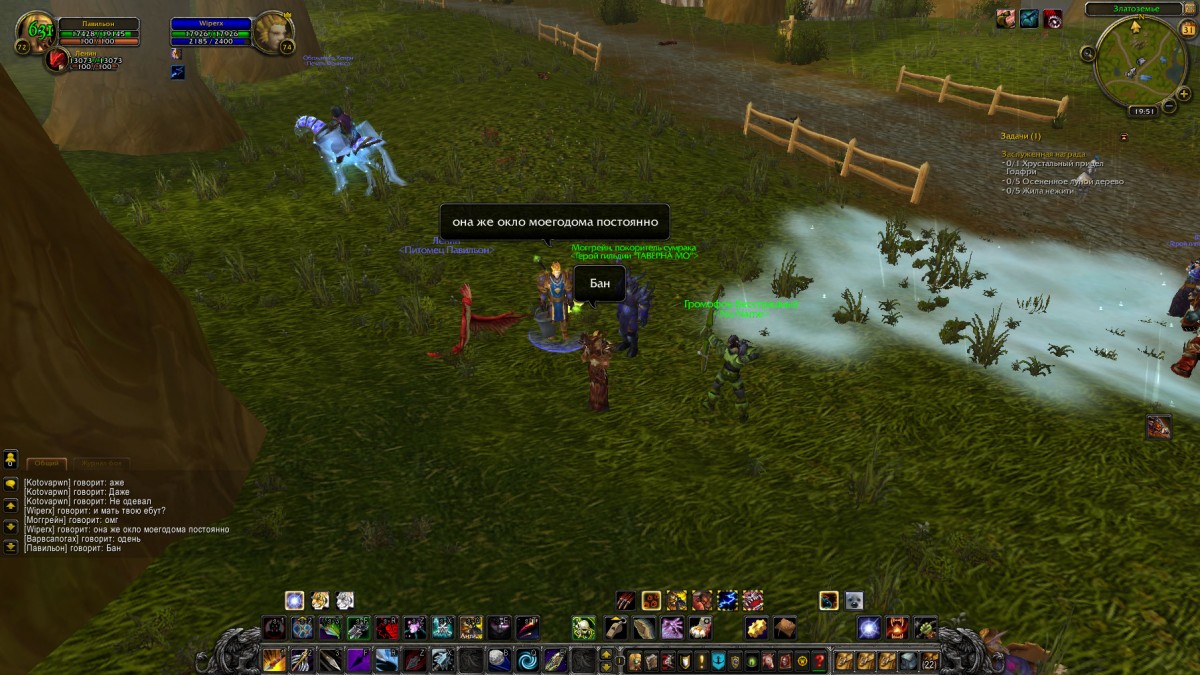Select the red pet portrait Ленин
The height and width of the screenshot is (675, 1200).
tap(57, 59)
